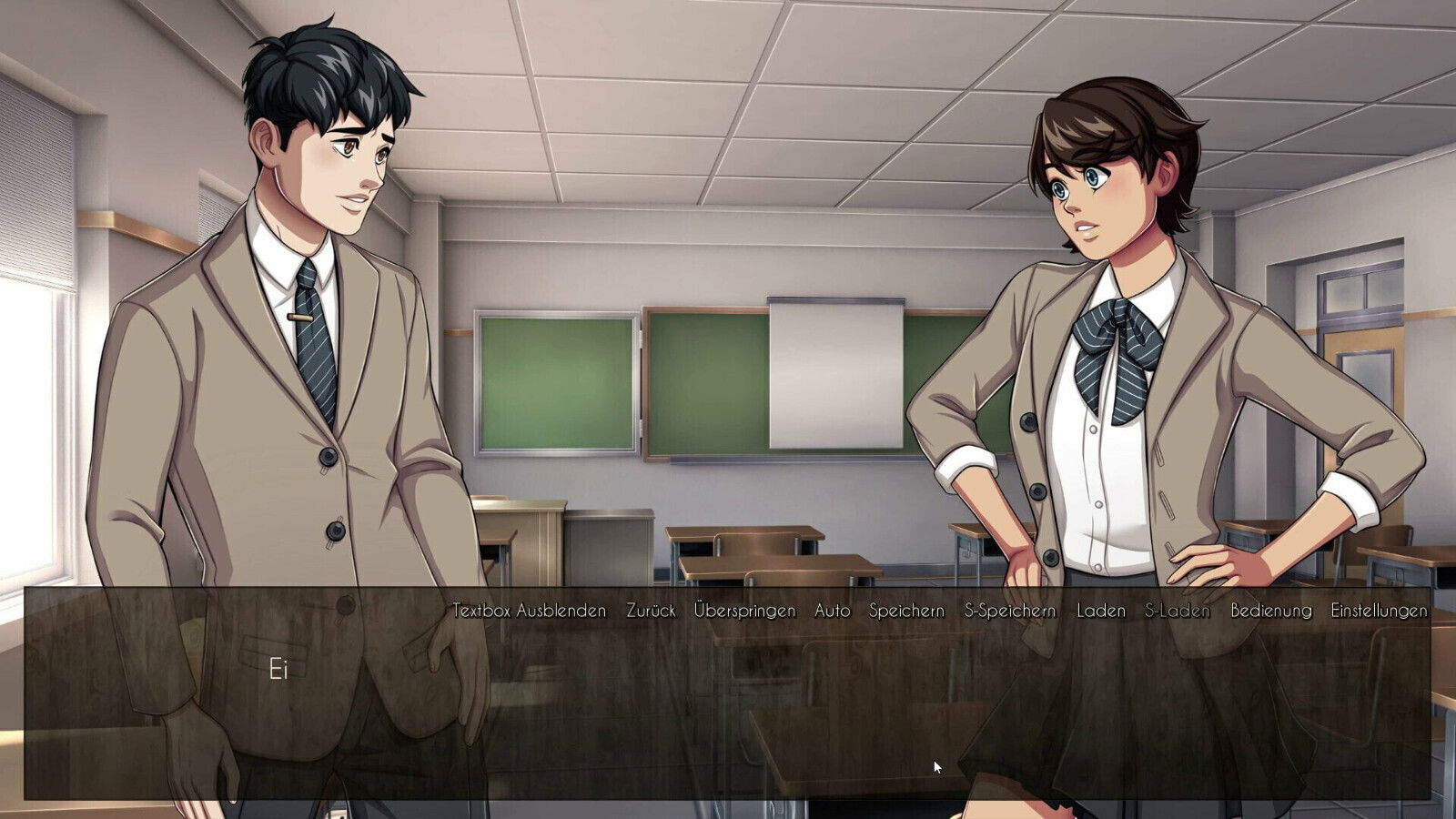Screen dimensions: 1456x819
Task: Click the dialogue box to advance text
Action: click(728, 719)
